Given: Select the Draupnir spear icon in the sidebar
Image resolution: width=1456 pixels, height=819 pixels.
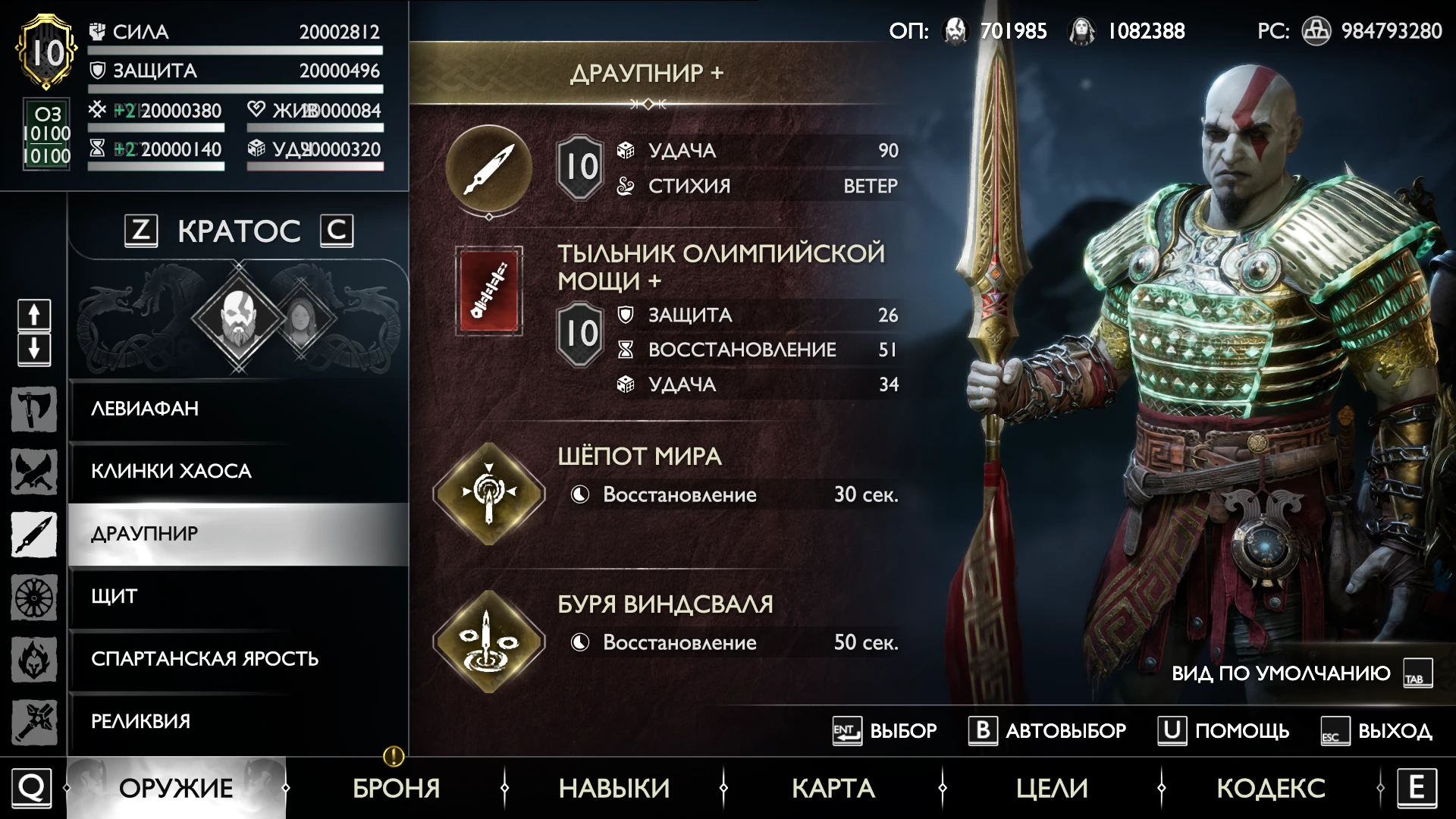Looking at the screenshot, I should [33, 535].
